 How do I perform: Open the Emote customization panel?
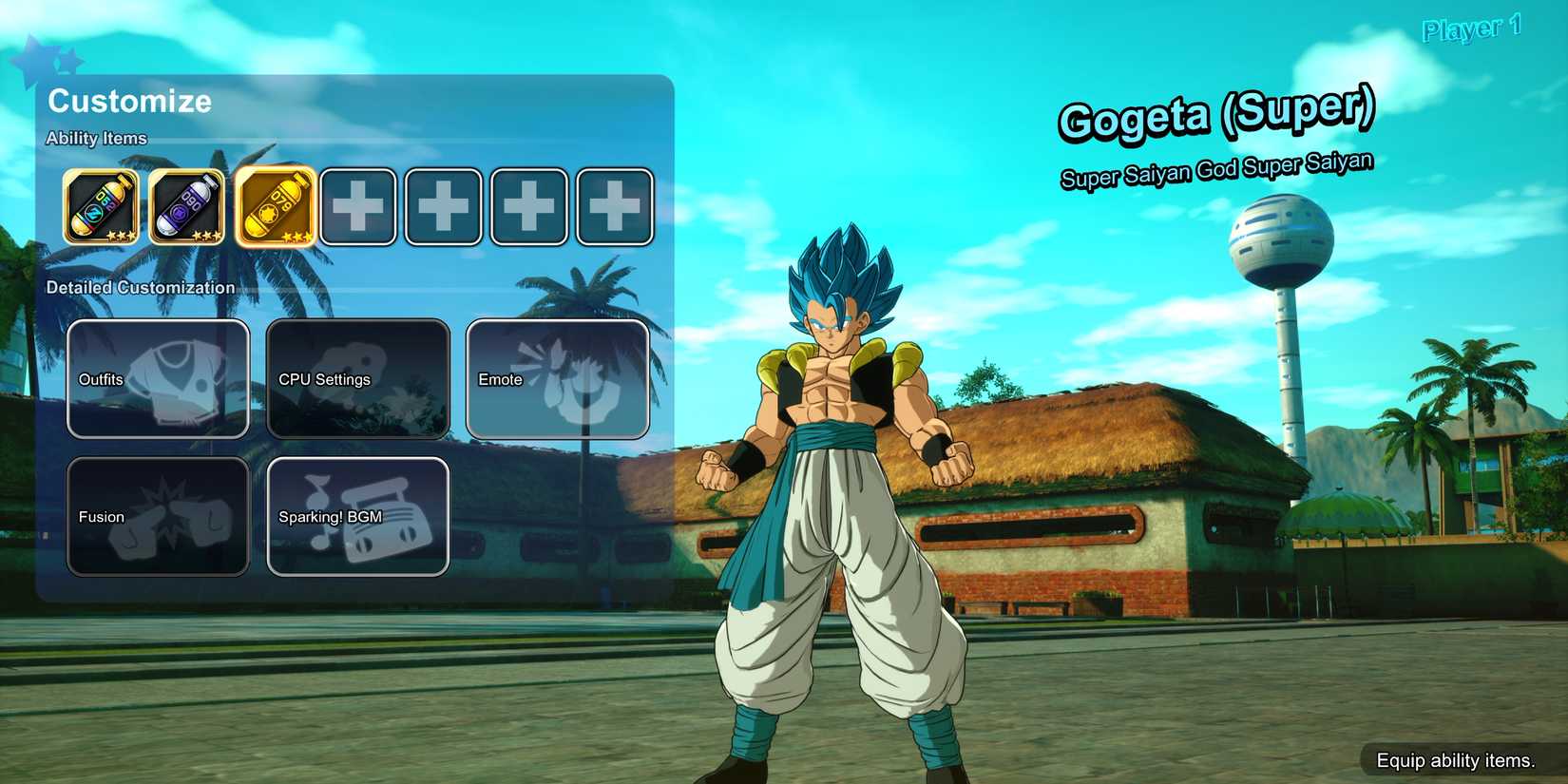(557, 378)
